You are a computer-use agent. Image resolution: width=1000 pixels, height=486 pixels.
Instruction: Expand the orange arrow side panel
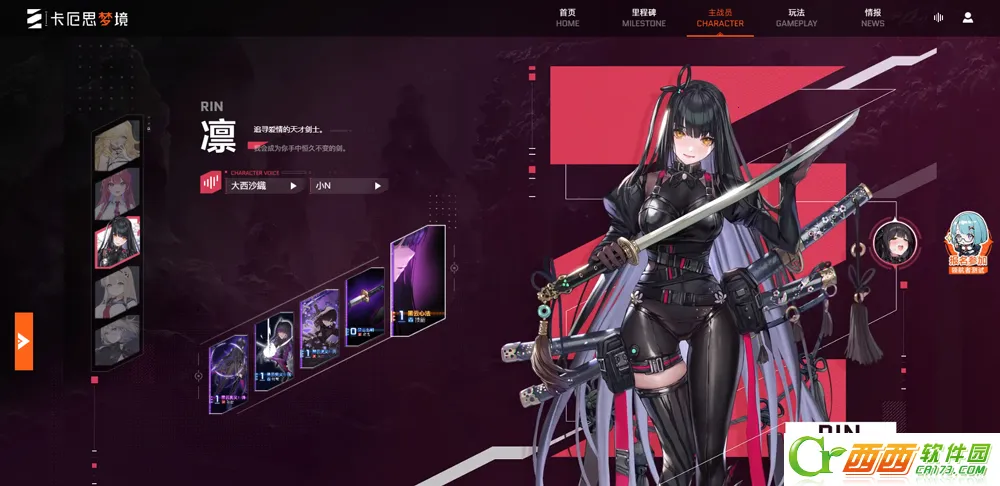[x=24, y=341]
